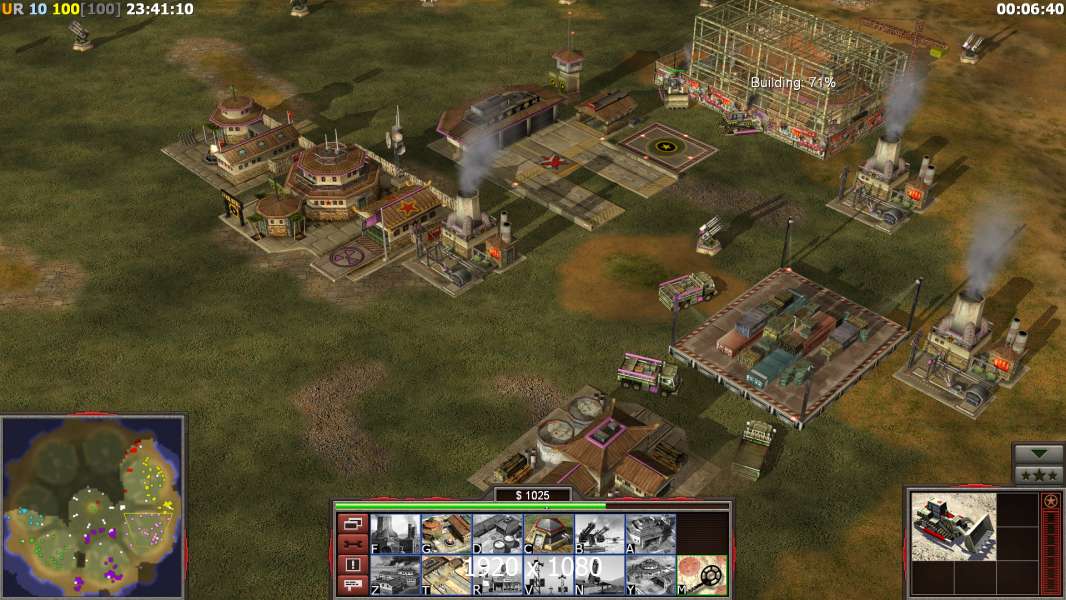The image size is (1066, 600).
Task: Click the wrench button on the command bar
Action: (x=352, y=543)
